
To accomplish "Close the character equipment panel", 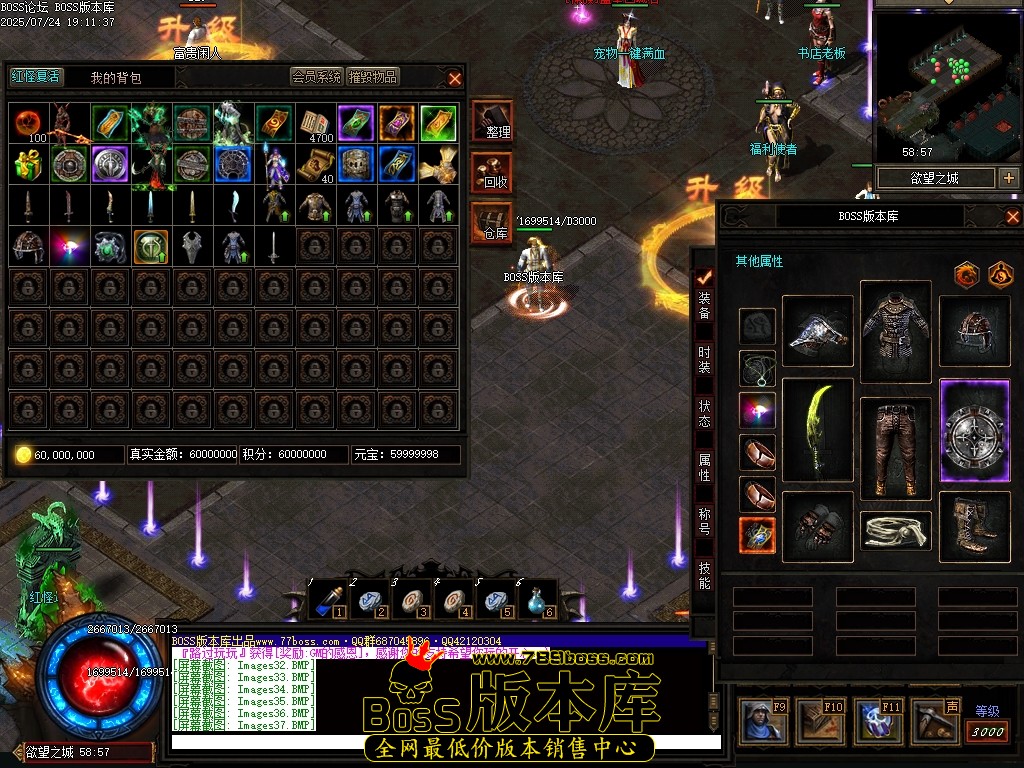I will coord(1012,217).
